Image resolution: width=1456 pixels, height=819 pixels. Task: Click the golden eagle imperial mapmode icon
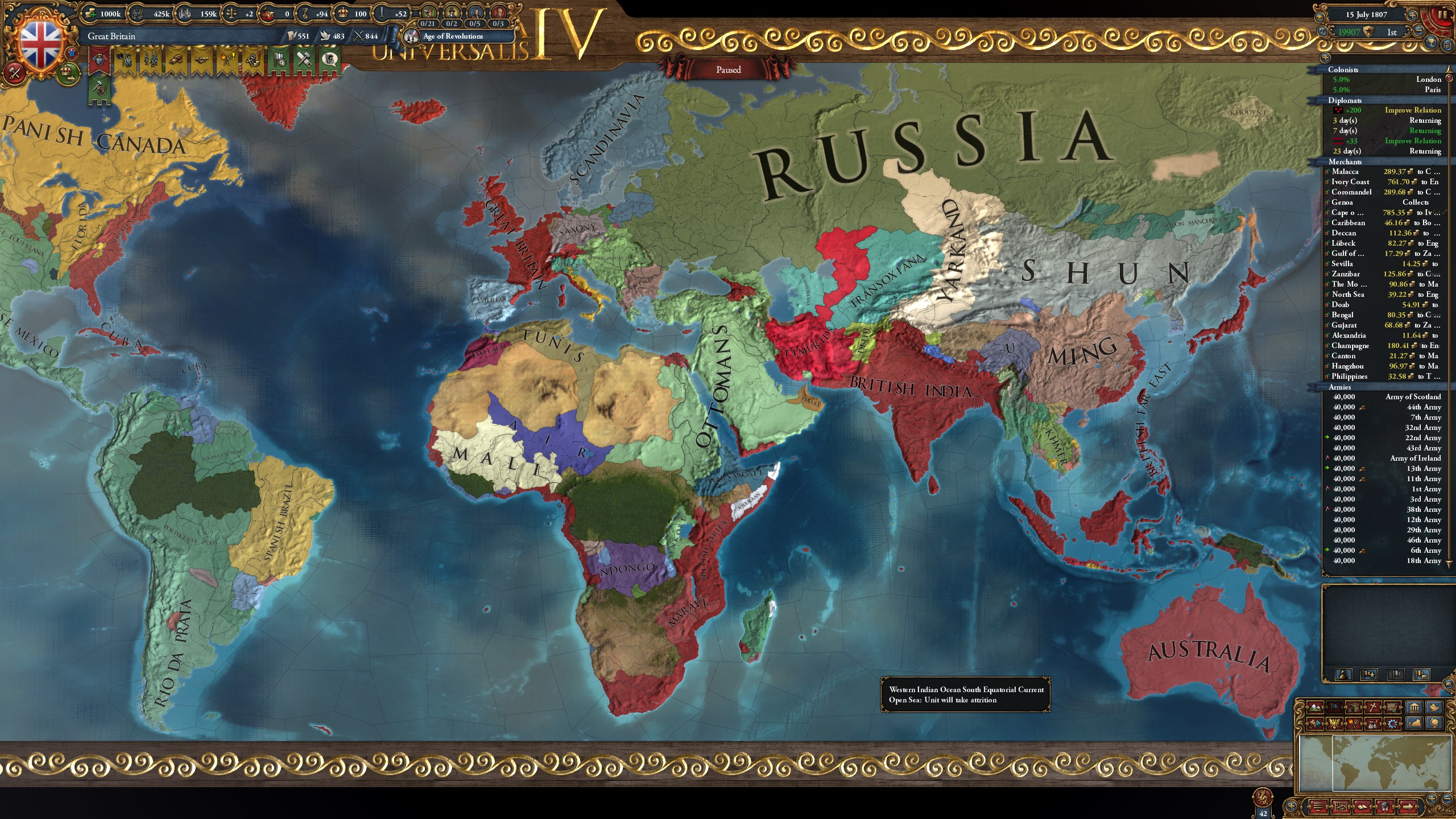[1334, 724]
